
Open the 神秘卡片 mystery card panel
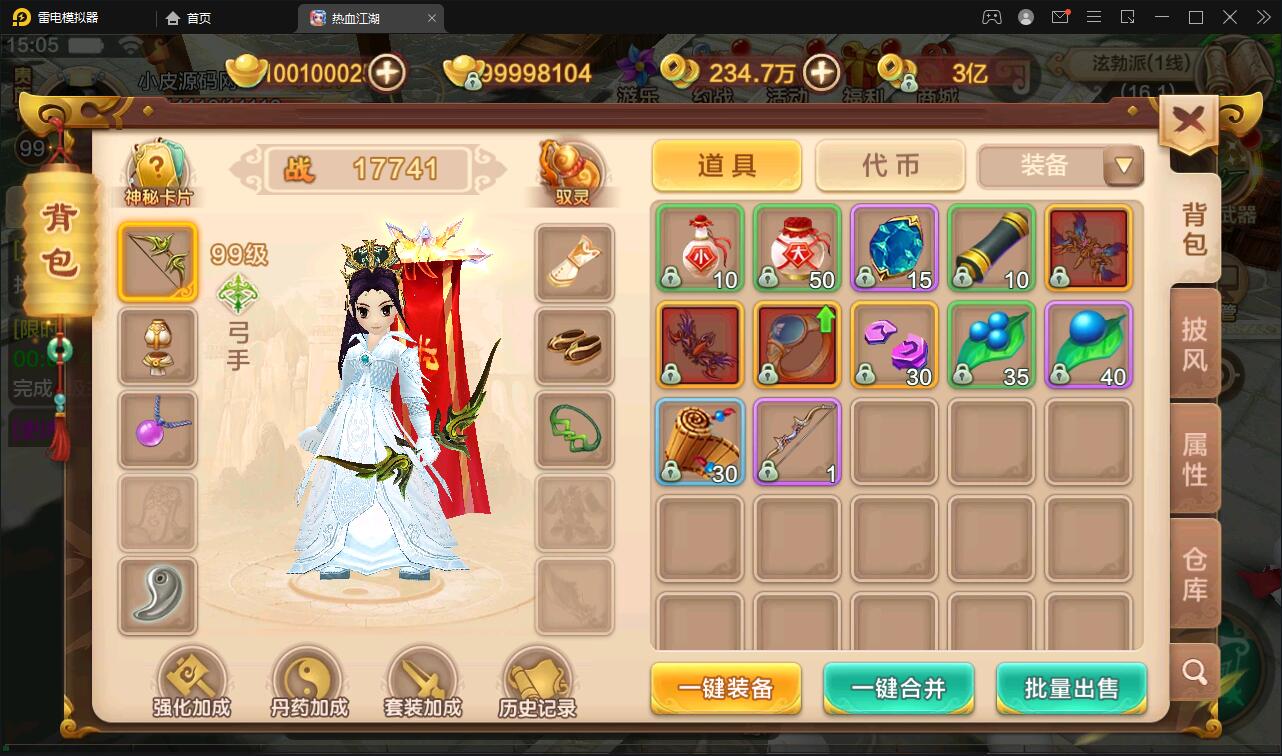point(157,162)
